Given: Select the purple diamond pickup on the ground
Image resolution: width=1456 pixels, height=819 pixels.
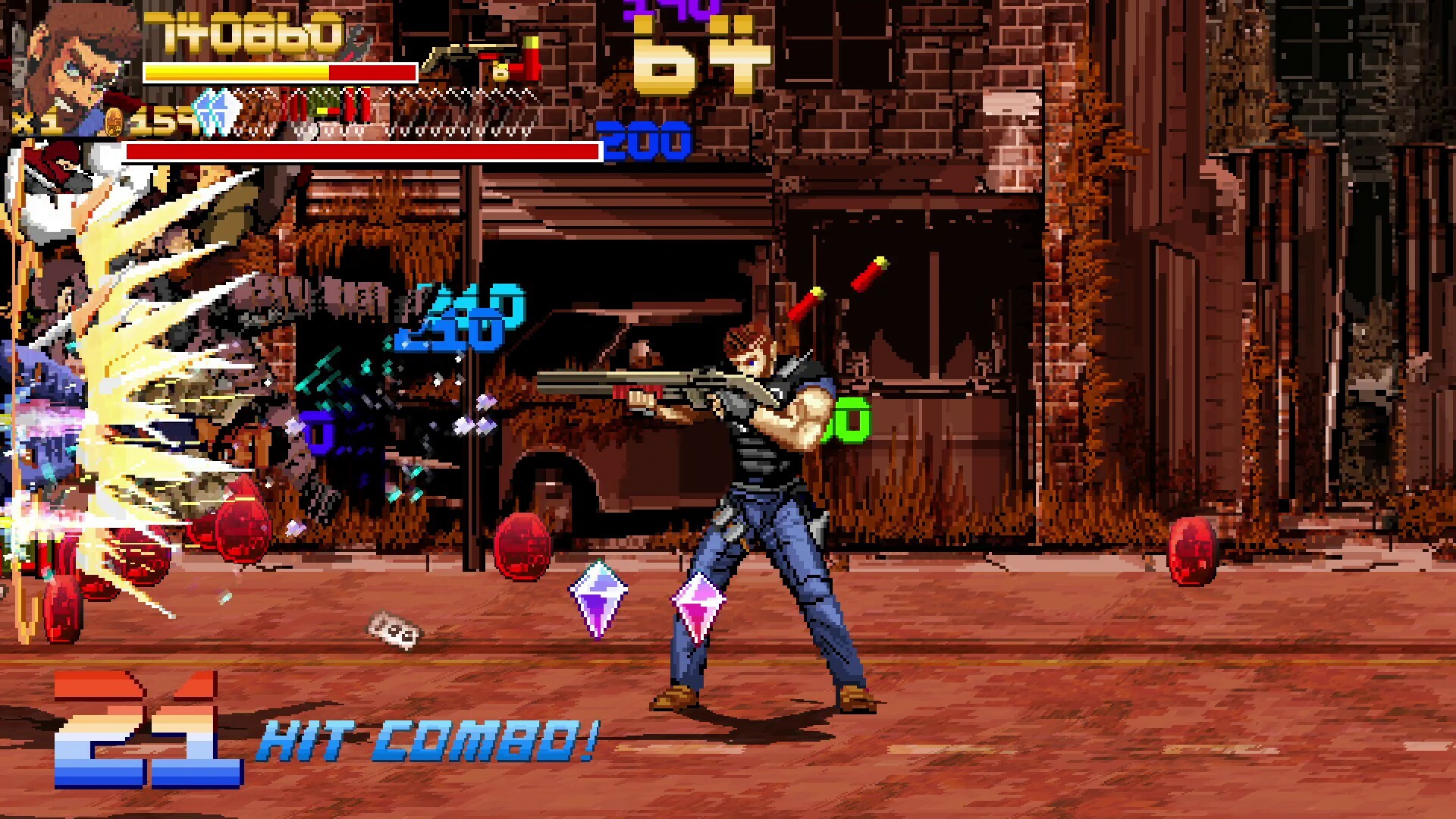Looking at the screenshot, I should (599, 595).
